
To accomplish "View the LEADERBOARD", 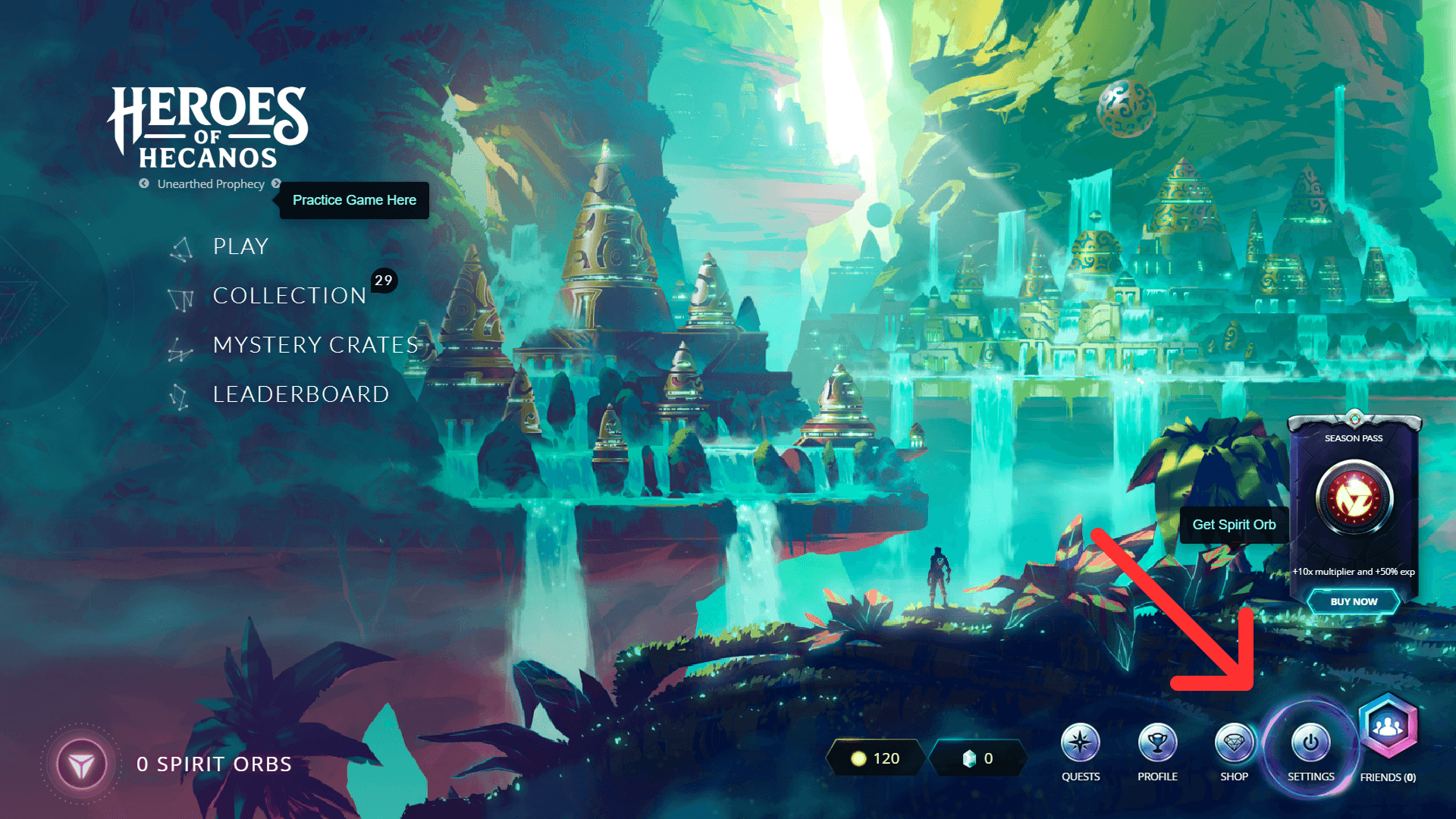I will [x=300, y=394].
